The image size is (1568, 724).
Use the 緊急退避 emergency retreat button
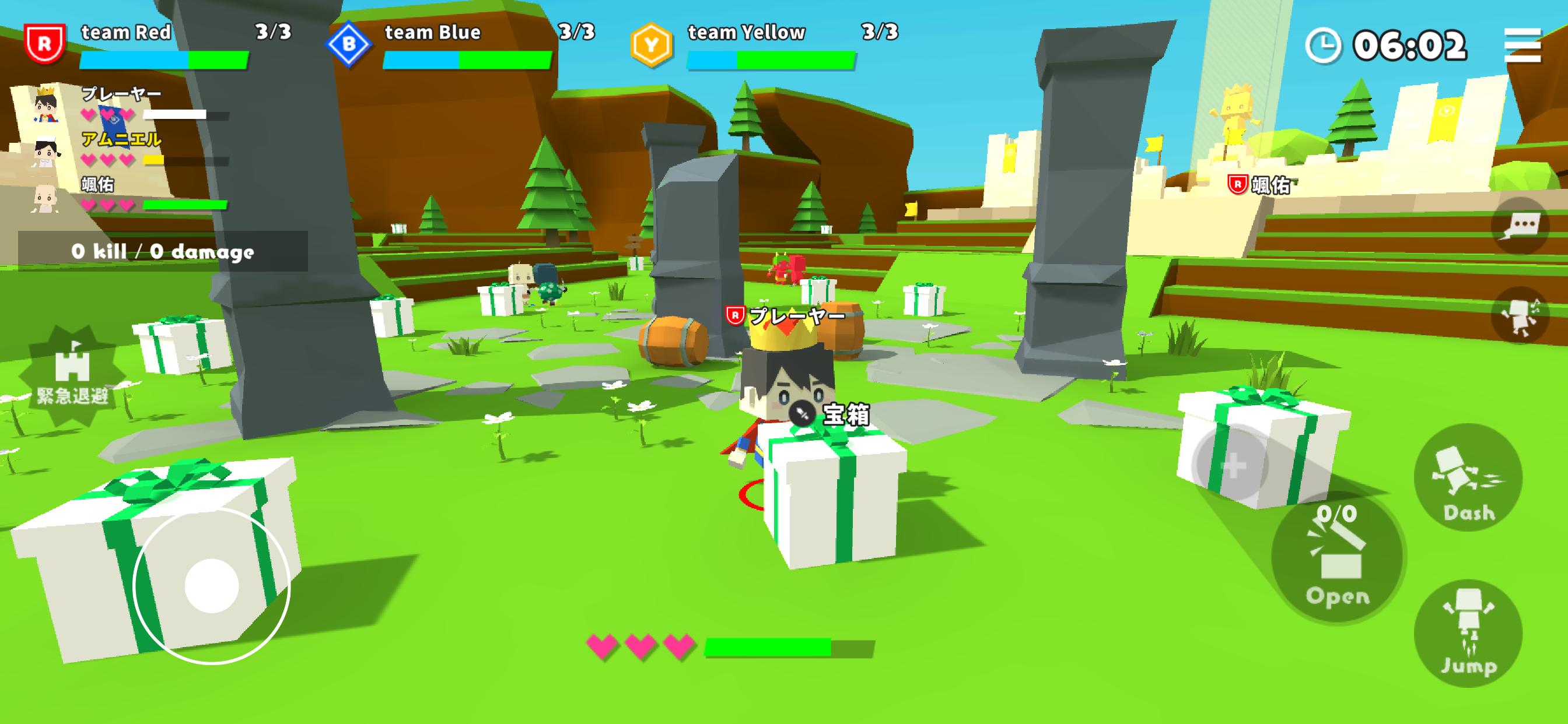72,375
